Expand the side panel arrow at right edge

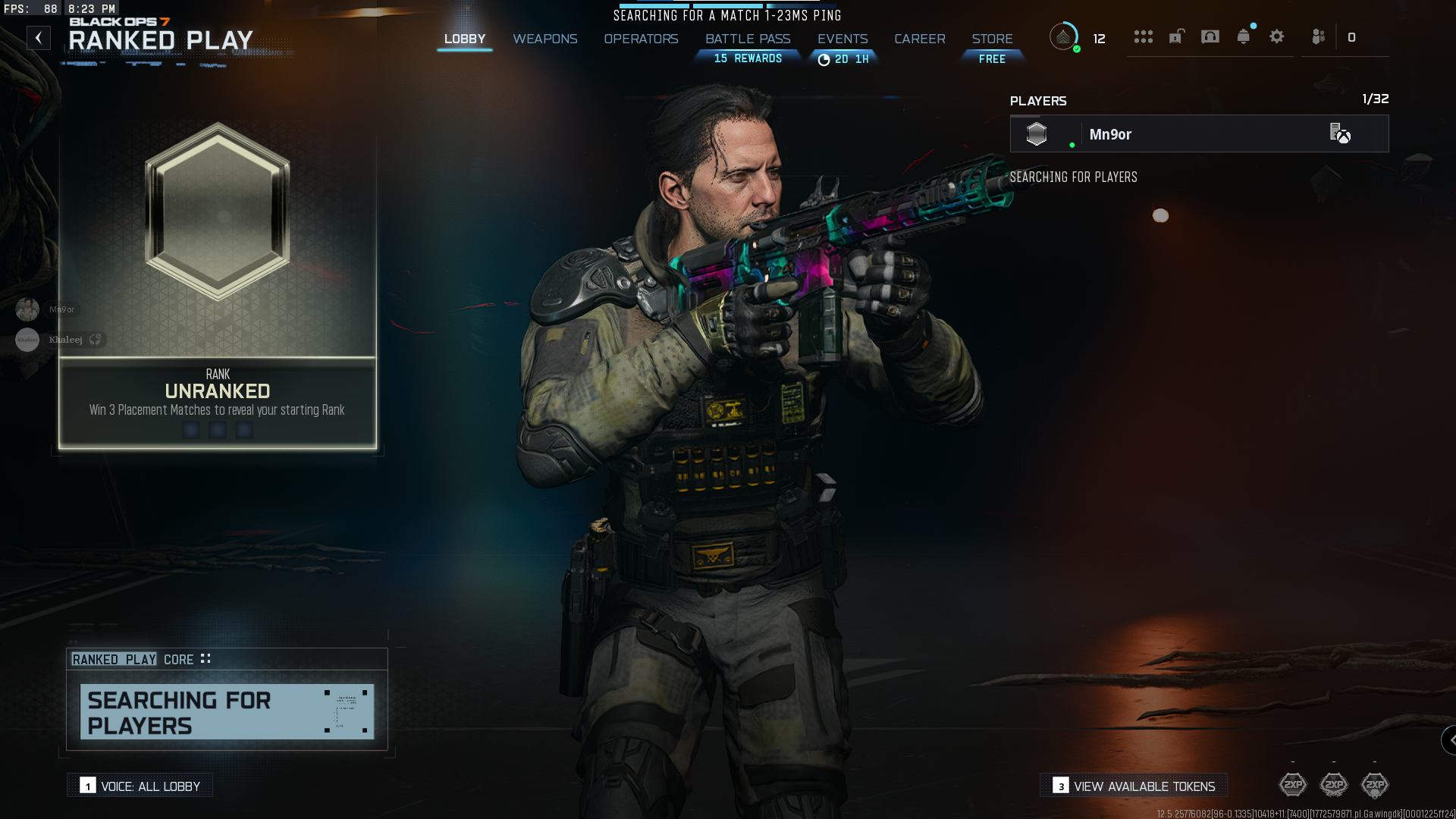tap(1450, 740)
